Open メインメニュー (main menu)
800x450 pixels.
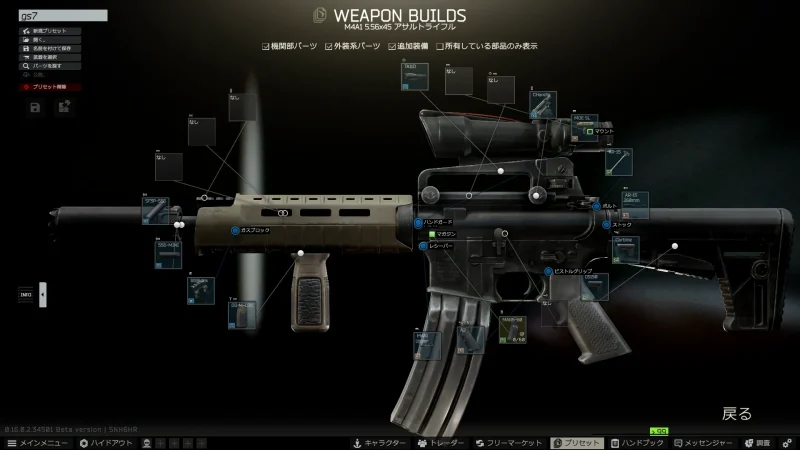point(37,442)
